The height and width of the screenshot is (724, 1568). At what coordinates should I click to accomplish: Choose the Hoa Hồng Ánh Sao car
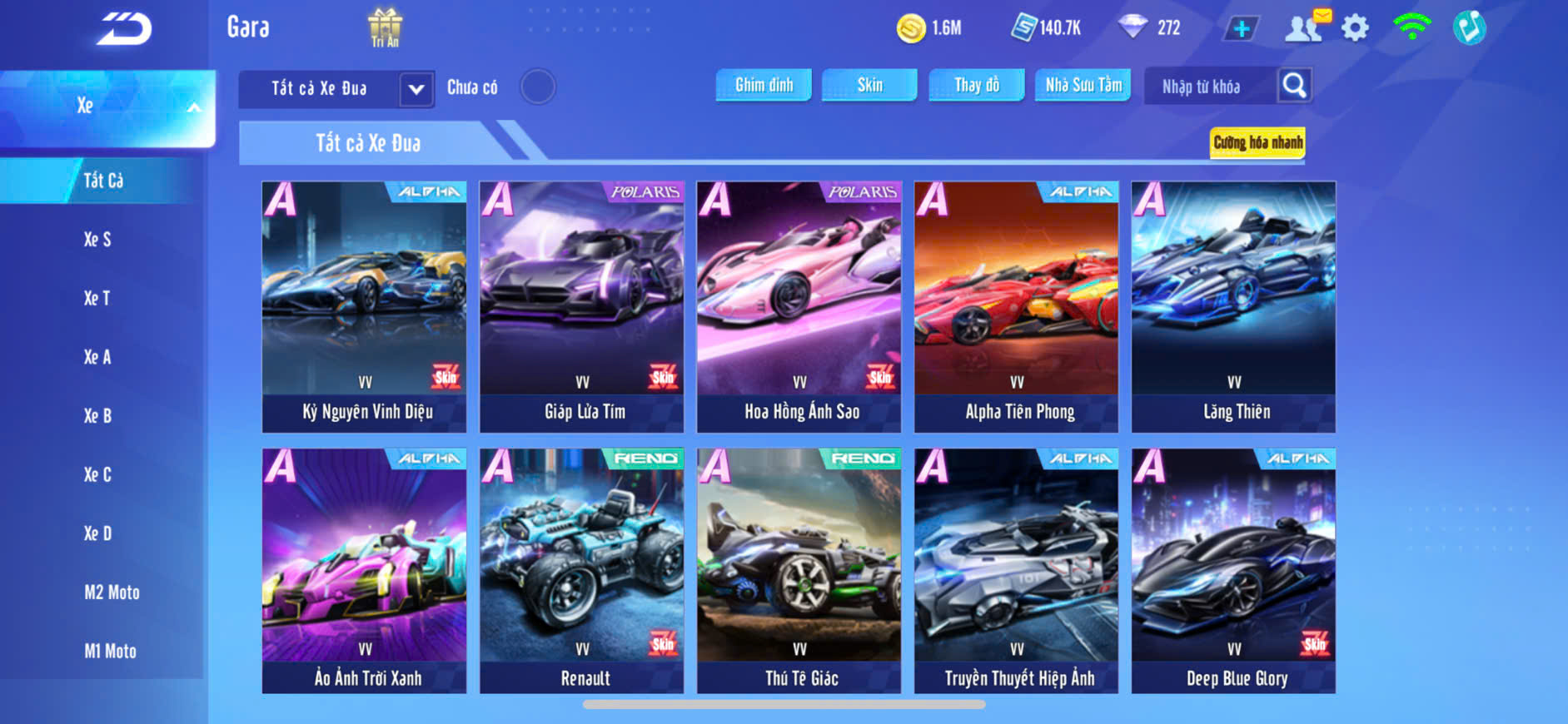[x=799, y=306]
